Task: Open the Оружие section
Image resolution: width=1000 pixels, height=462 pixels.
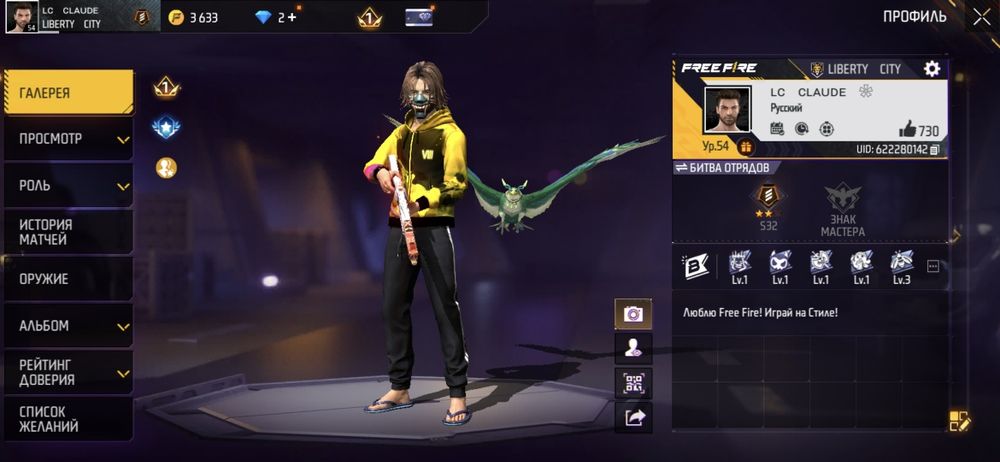Action: [x=67, y=279]
